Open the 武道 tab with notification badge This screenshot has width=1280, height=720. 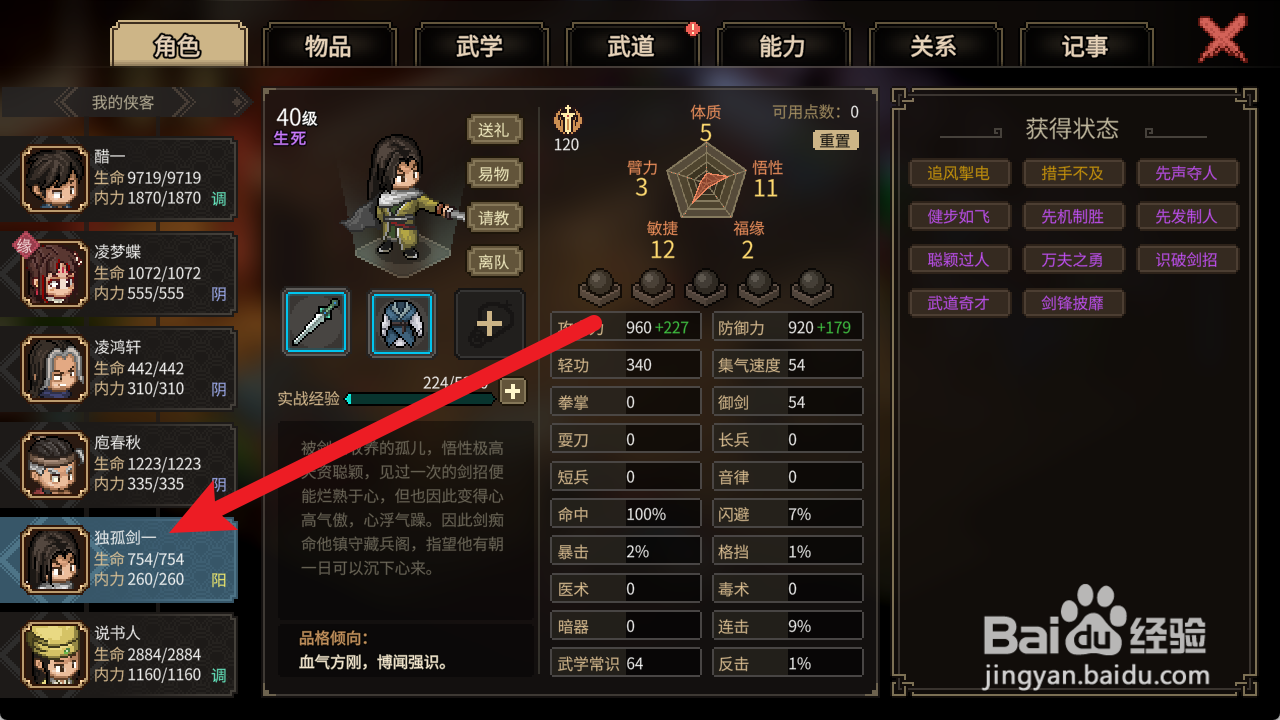633,45
